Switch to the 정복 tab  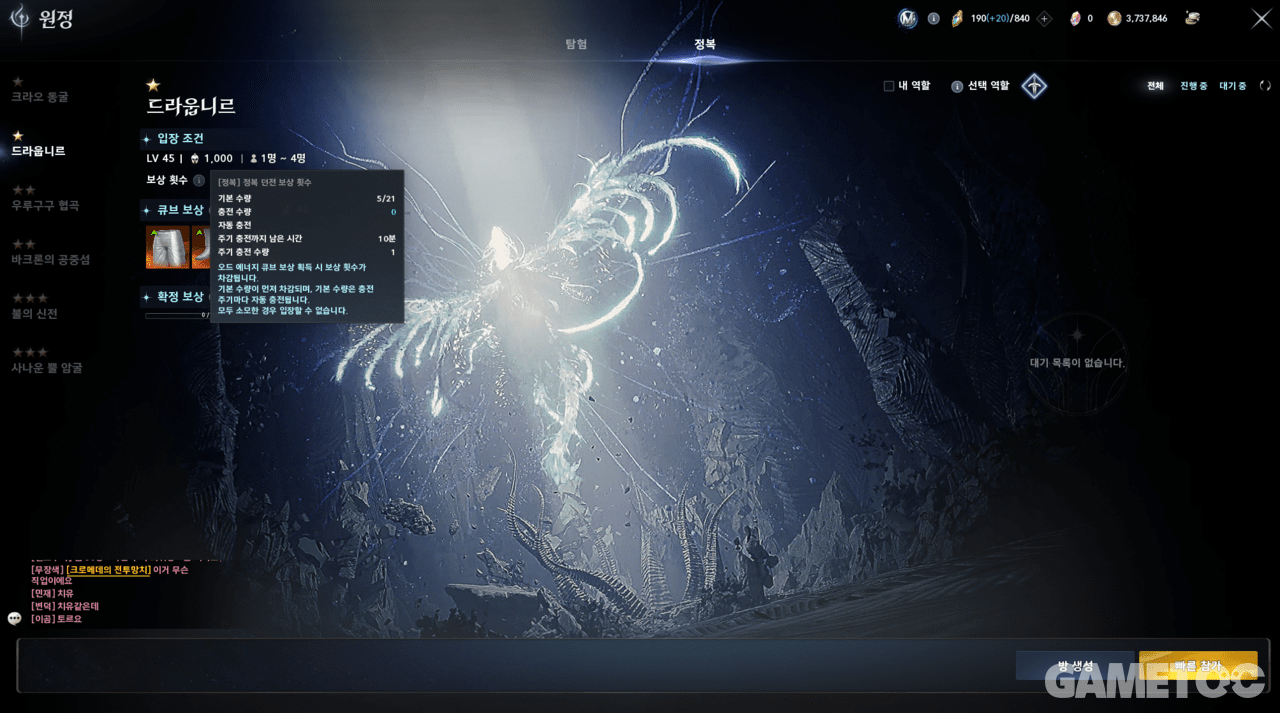click(x=705, y=44)
